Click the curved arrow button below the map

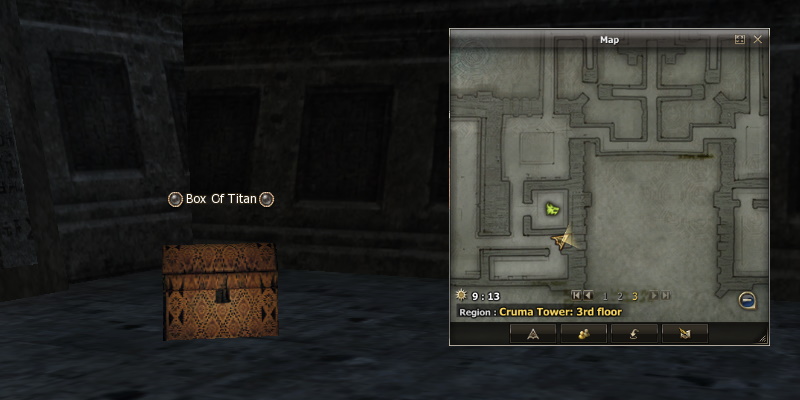click(634, 334)
